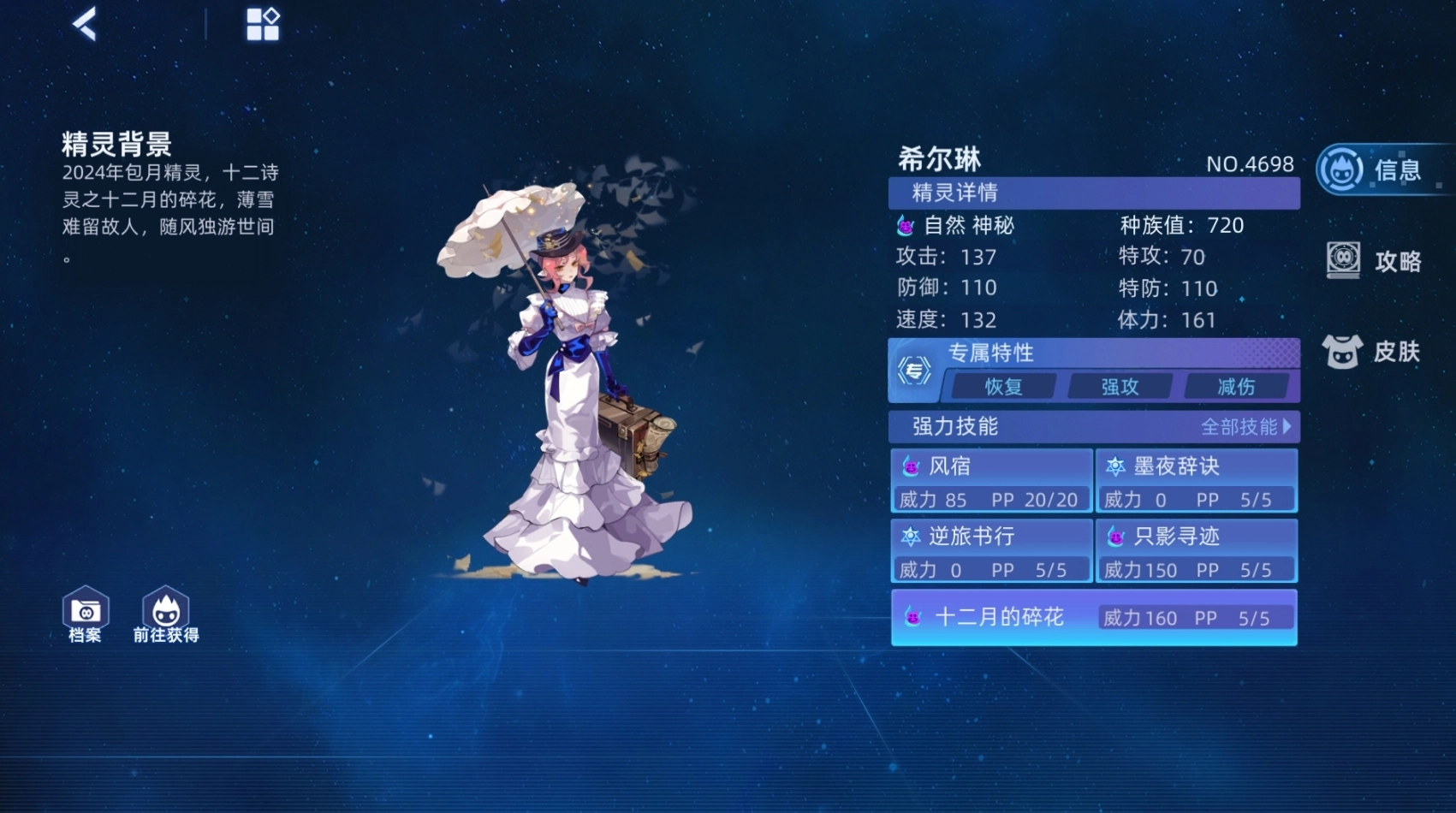Viewport: 1456px width, 813px height.
Task: Open the grid menu icon
Action: click(263, 25)
